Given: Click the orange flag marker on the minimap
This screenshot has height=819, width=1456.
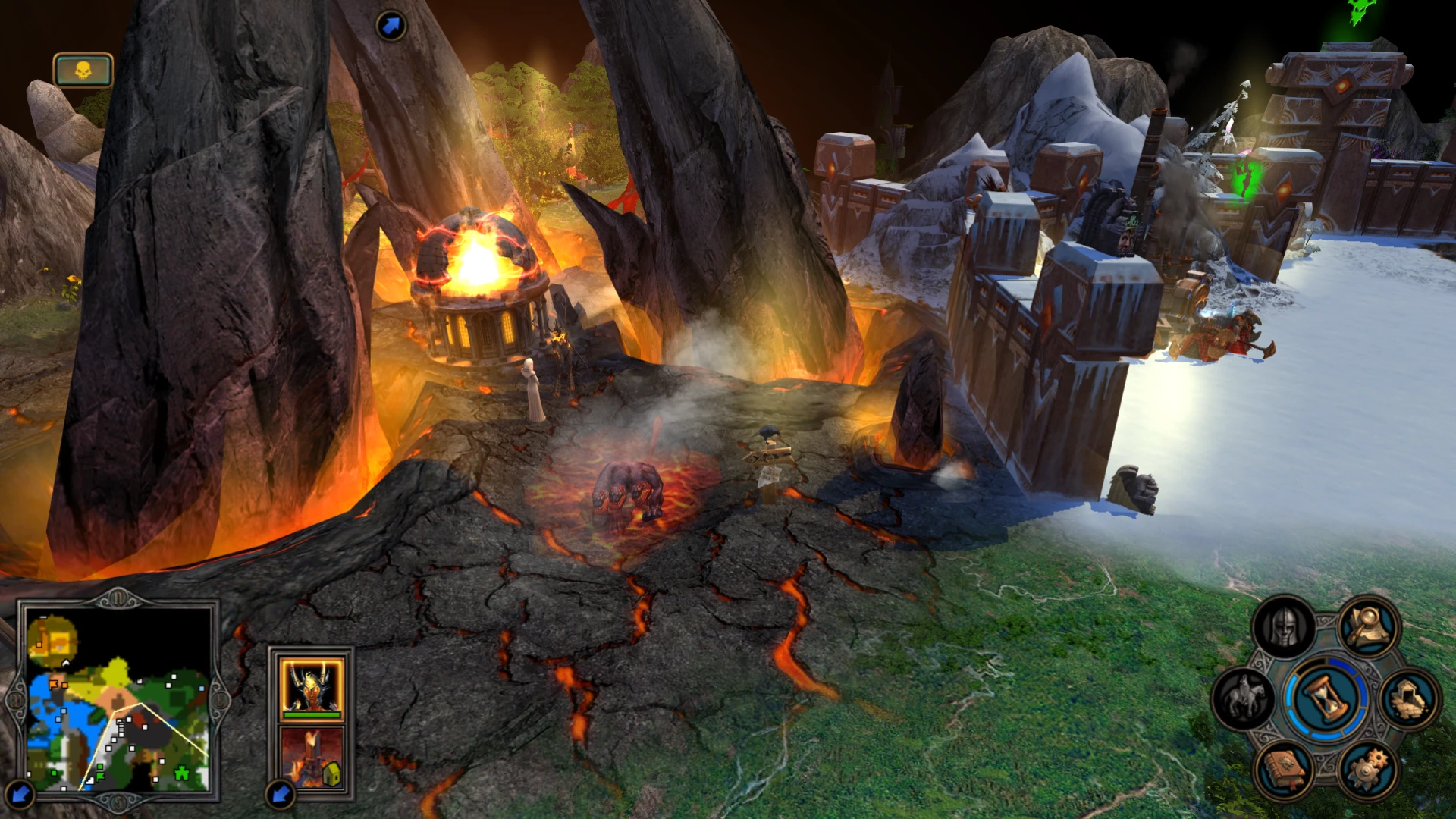Looking at the screenshot, I should 52,684.
